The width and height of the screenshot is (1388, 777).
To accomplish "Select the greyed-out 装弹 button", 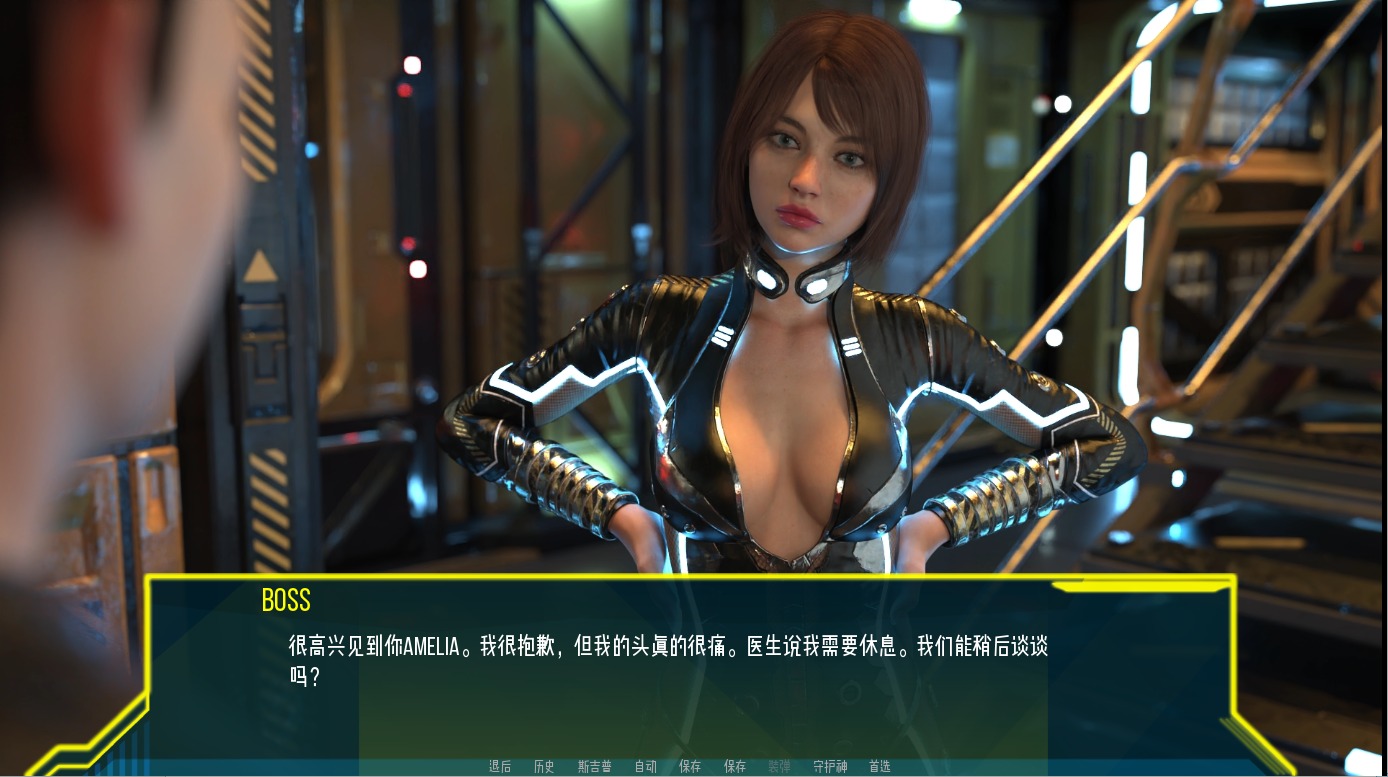I will click(x=779, y=767).
